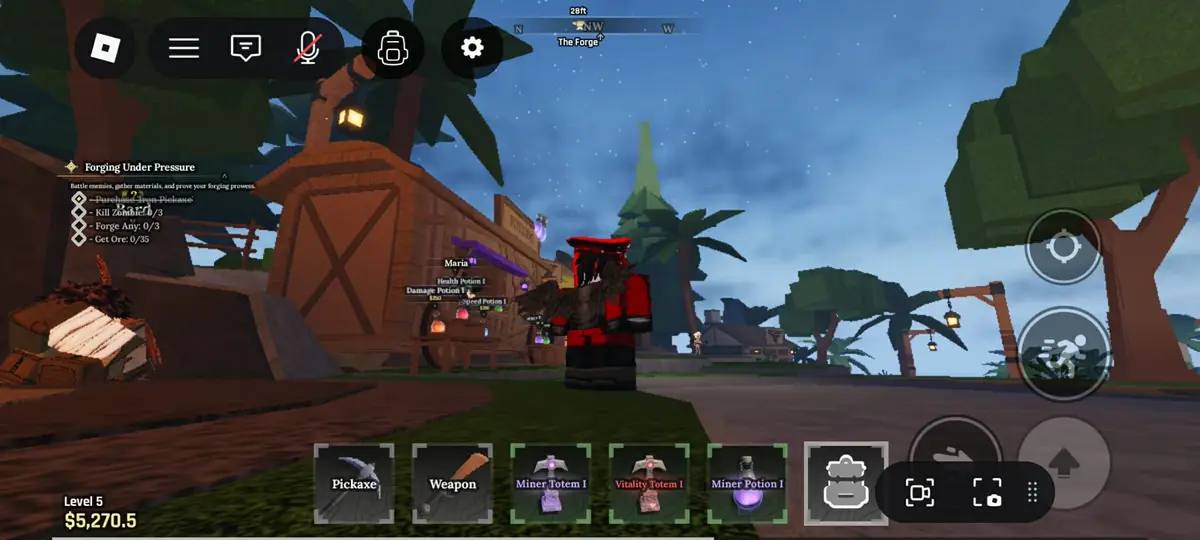Start screen recording from the capture overlay
This screenshot has width=1200, height=540.
click(920, 492)
